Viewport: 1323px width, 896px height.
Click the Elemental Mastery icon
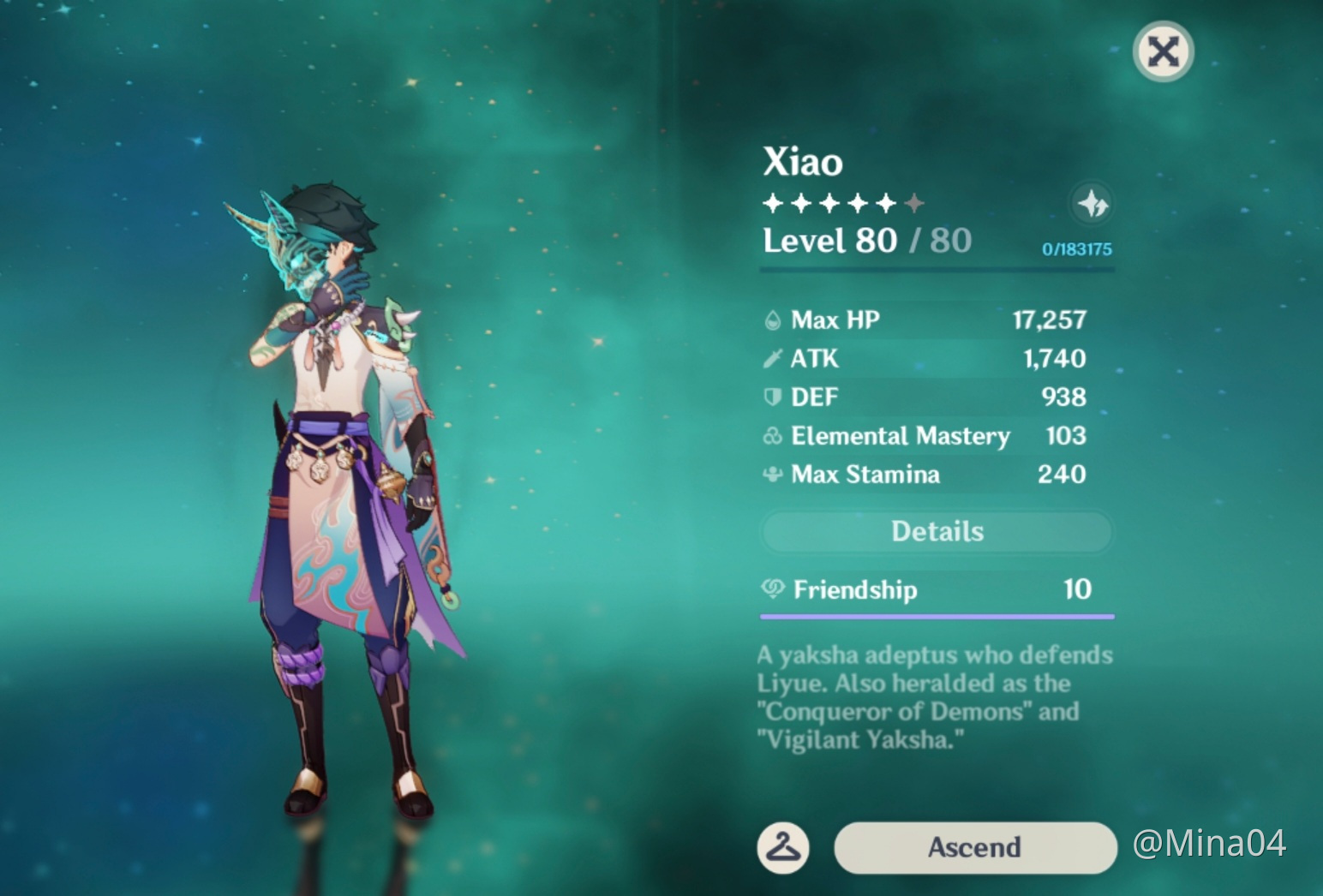772,436
